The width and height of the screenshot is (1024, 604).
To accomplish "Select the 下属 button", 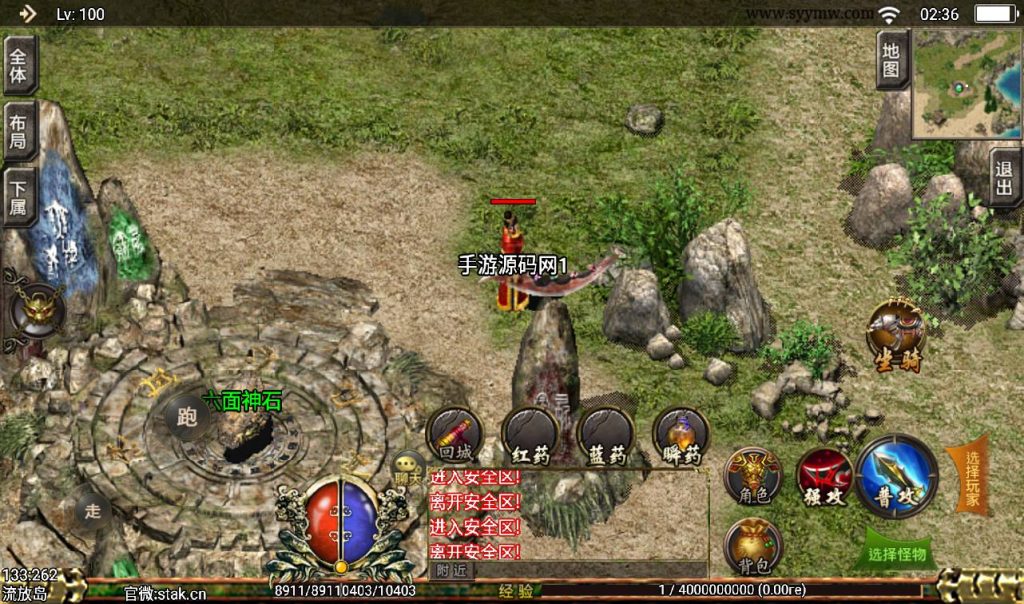I will pyautogui.click(x=20, y=195).
